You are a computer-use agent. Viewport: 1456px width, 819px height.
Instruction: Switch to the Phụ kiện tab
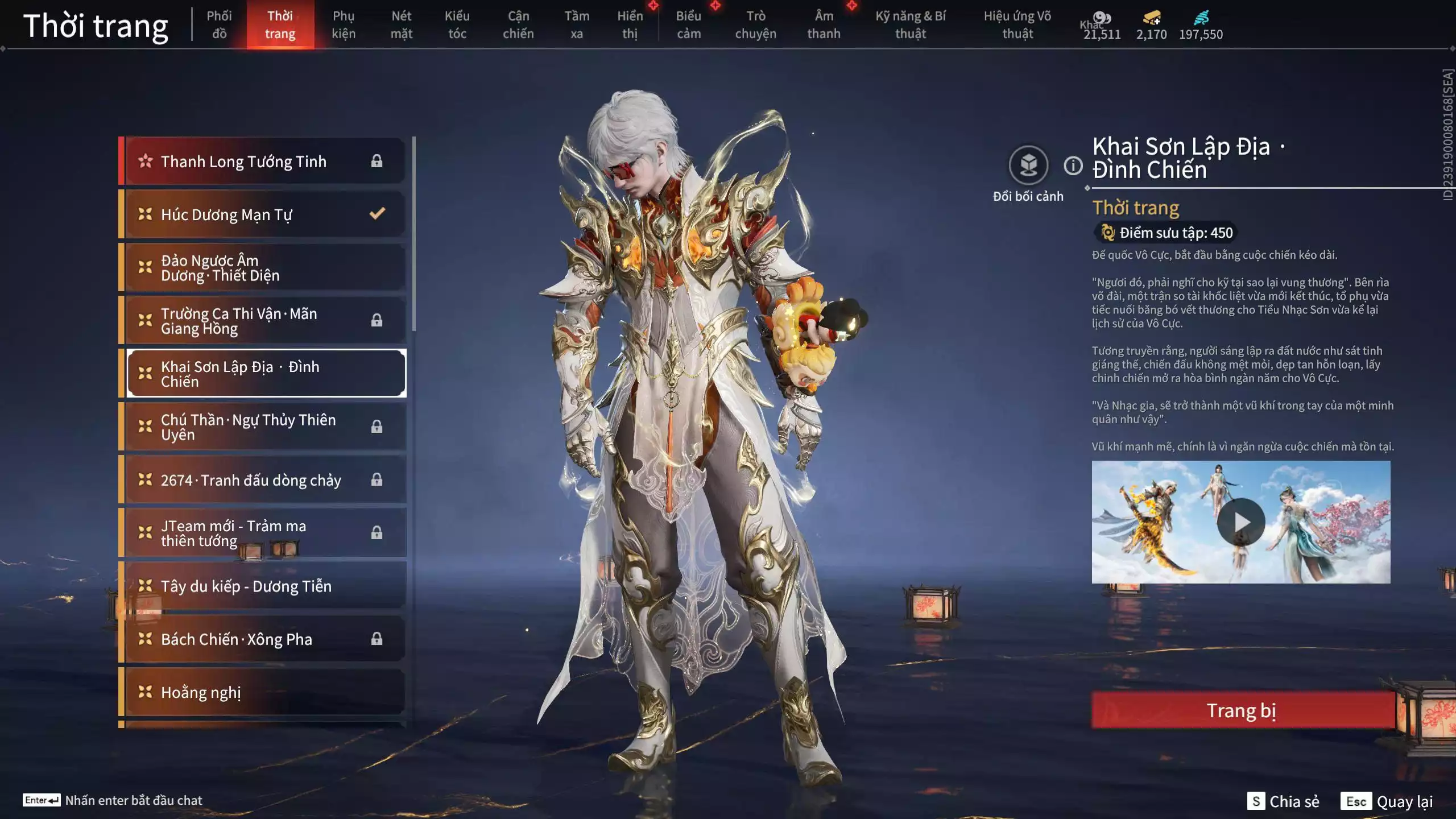pyautogui.click(x=344, y=24)
